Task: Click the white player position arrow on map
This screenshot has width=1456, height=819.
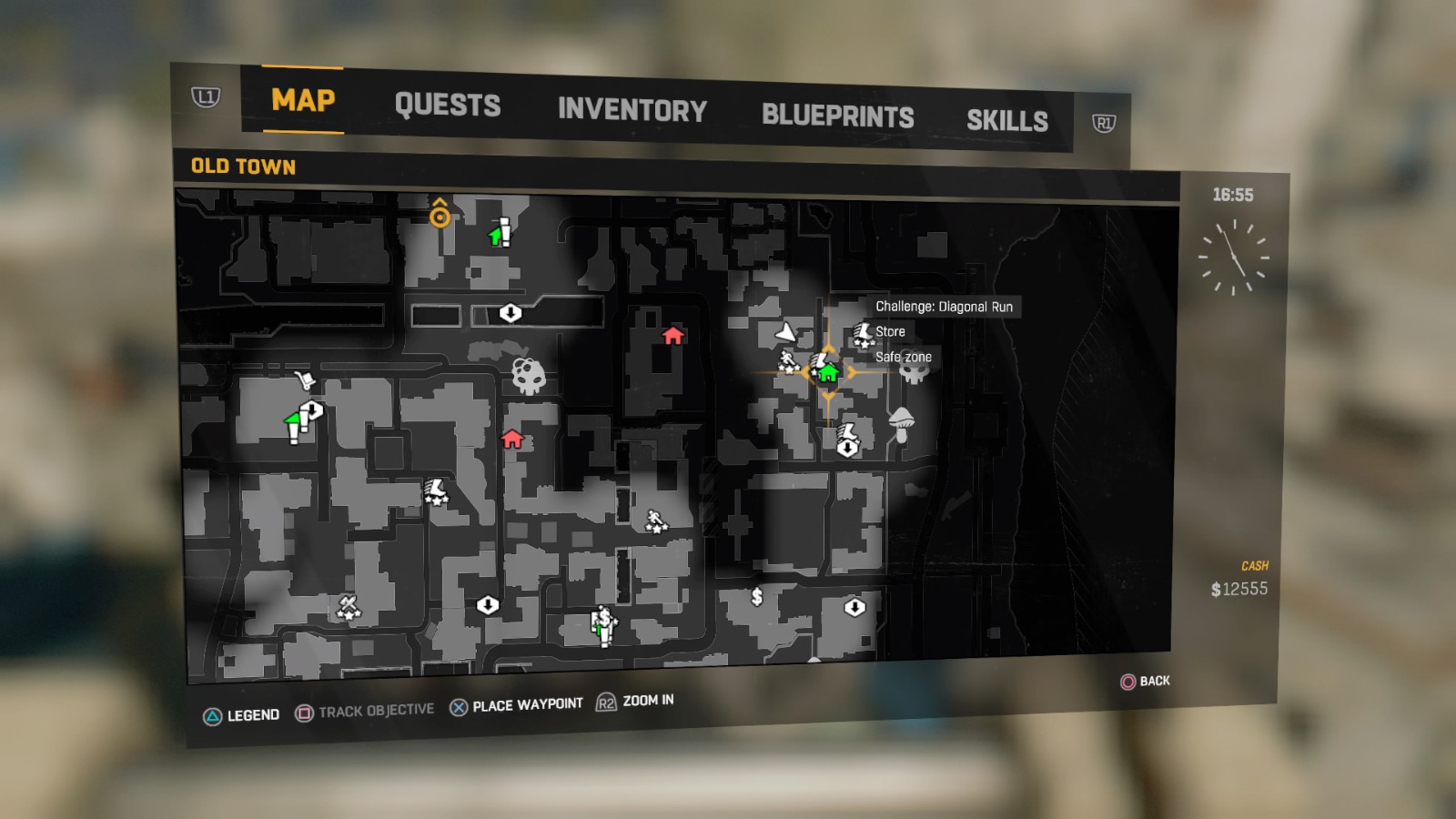Action: 785,334
